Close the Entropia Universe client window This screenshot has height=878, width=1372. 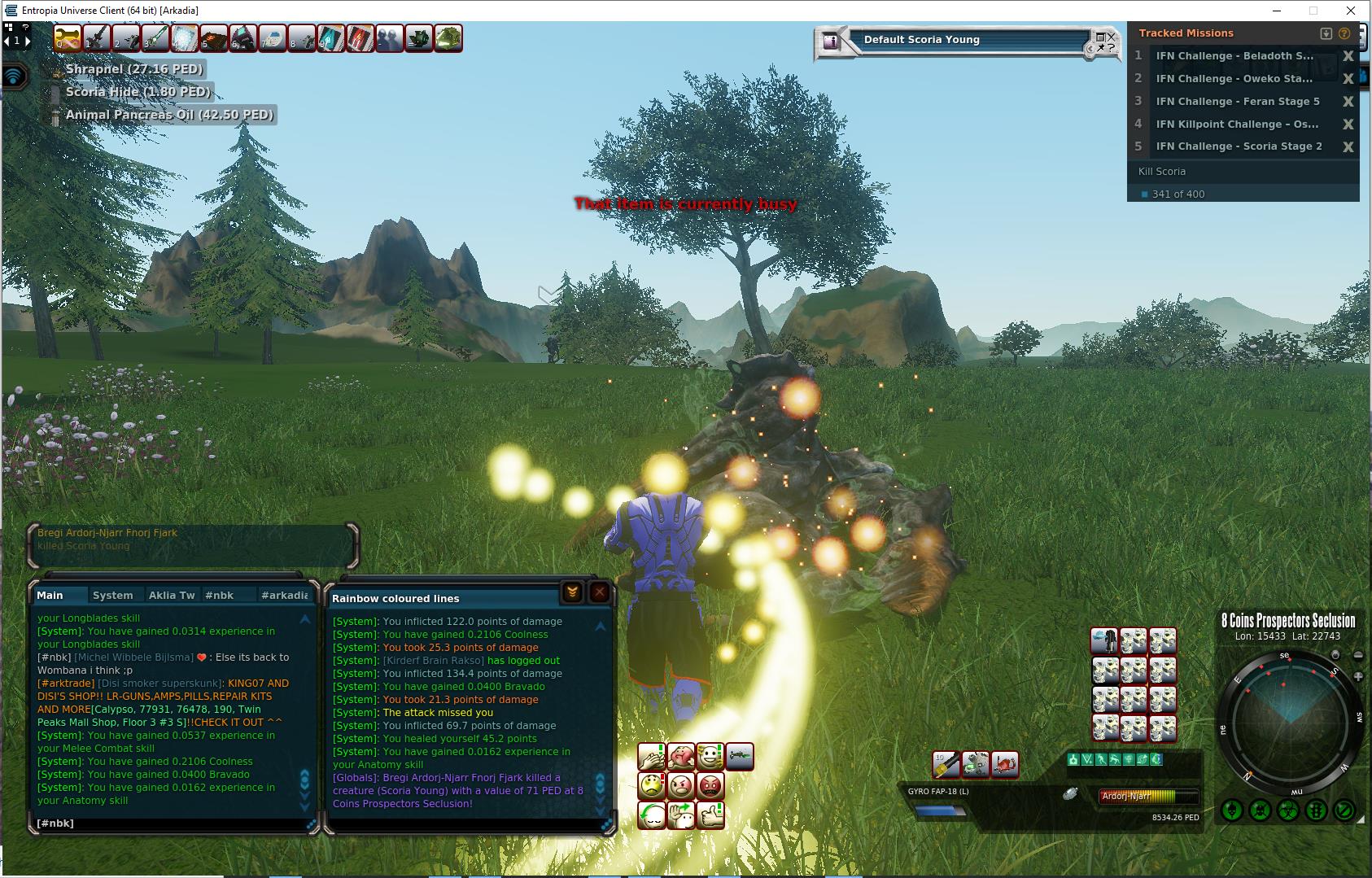point(1352,11)
